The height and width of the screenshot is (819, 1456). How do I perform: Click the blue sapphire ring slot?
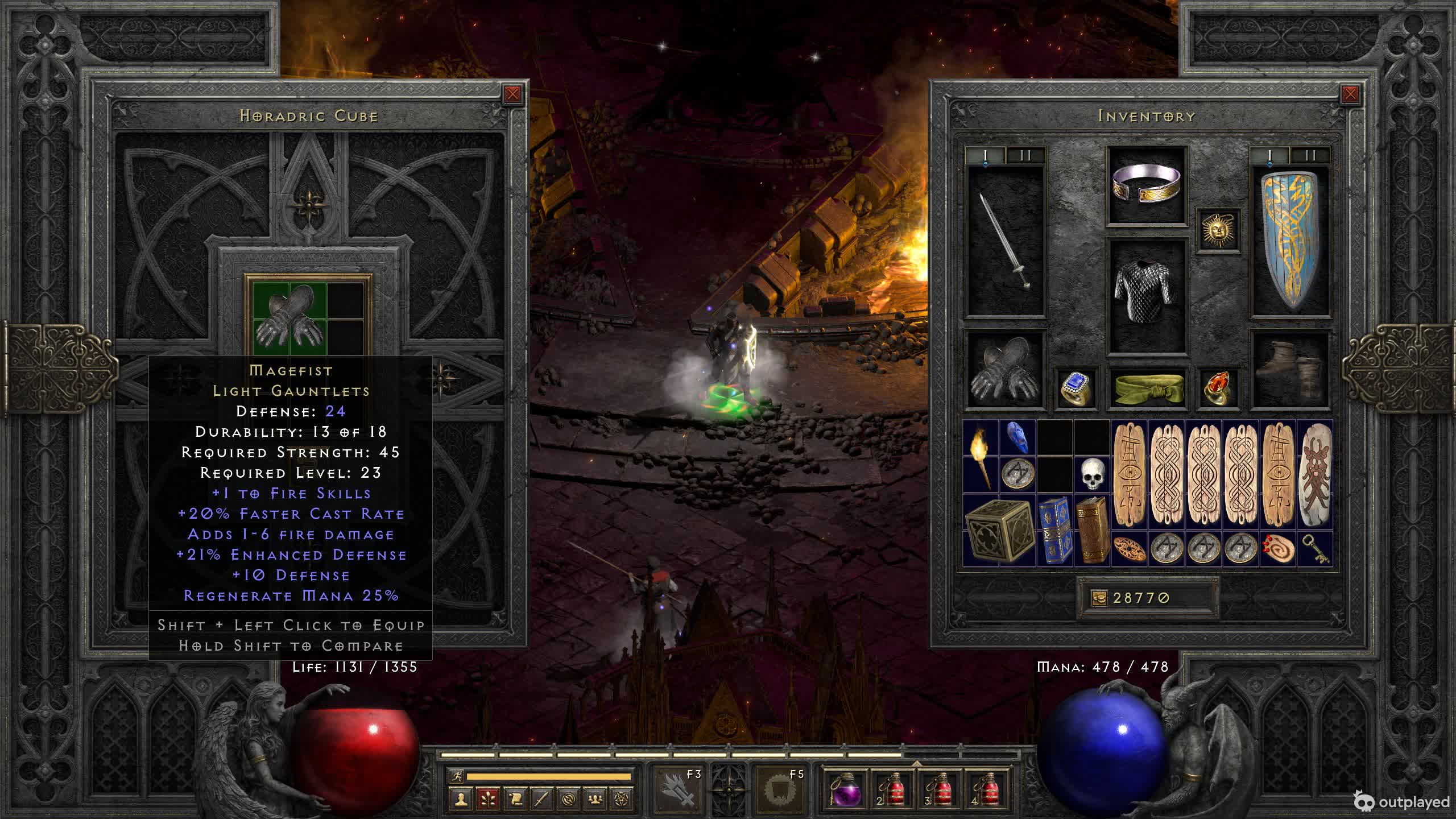coord(1076,388)
